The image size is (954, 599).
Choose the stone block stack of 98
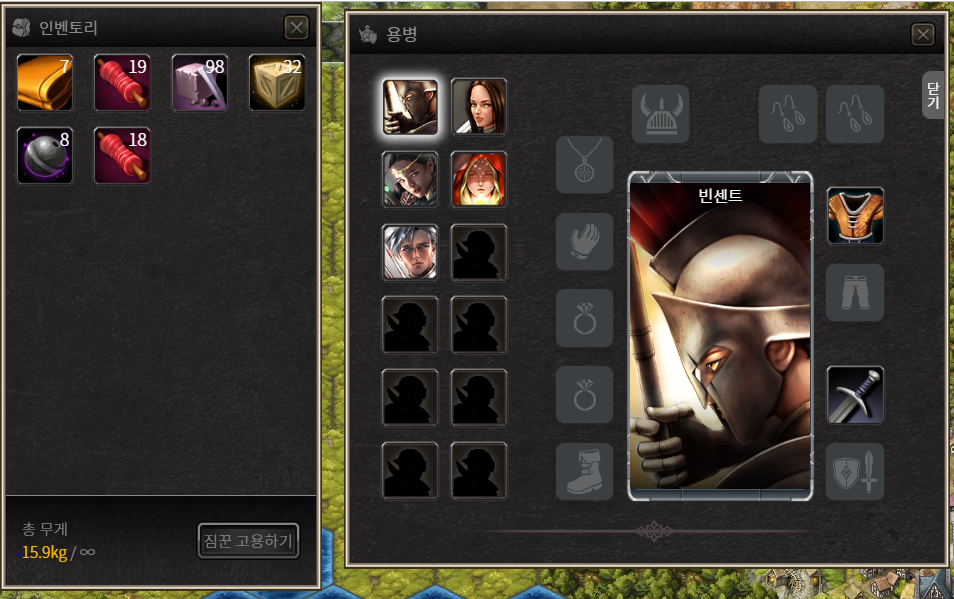click(x=200, y=82)
